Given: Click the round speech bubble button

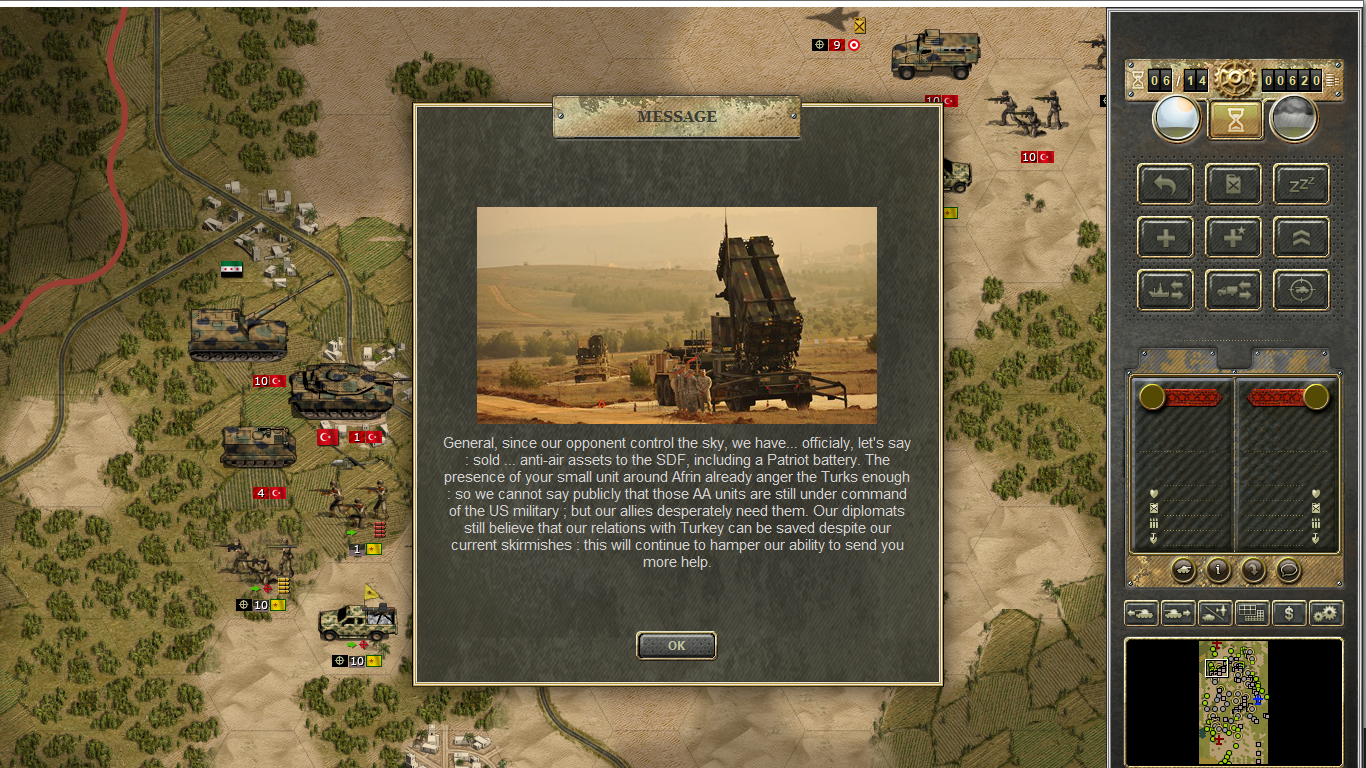Looking at the screenshot, I should pos(1288,569).
